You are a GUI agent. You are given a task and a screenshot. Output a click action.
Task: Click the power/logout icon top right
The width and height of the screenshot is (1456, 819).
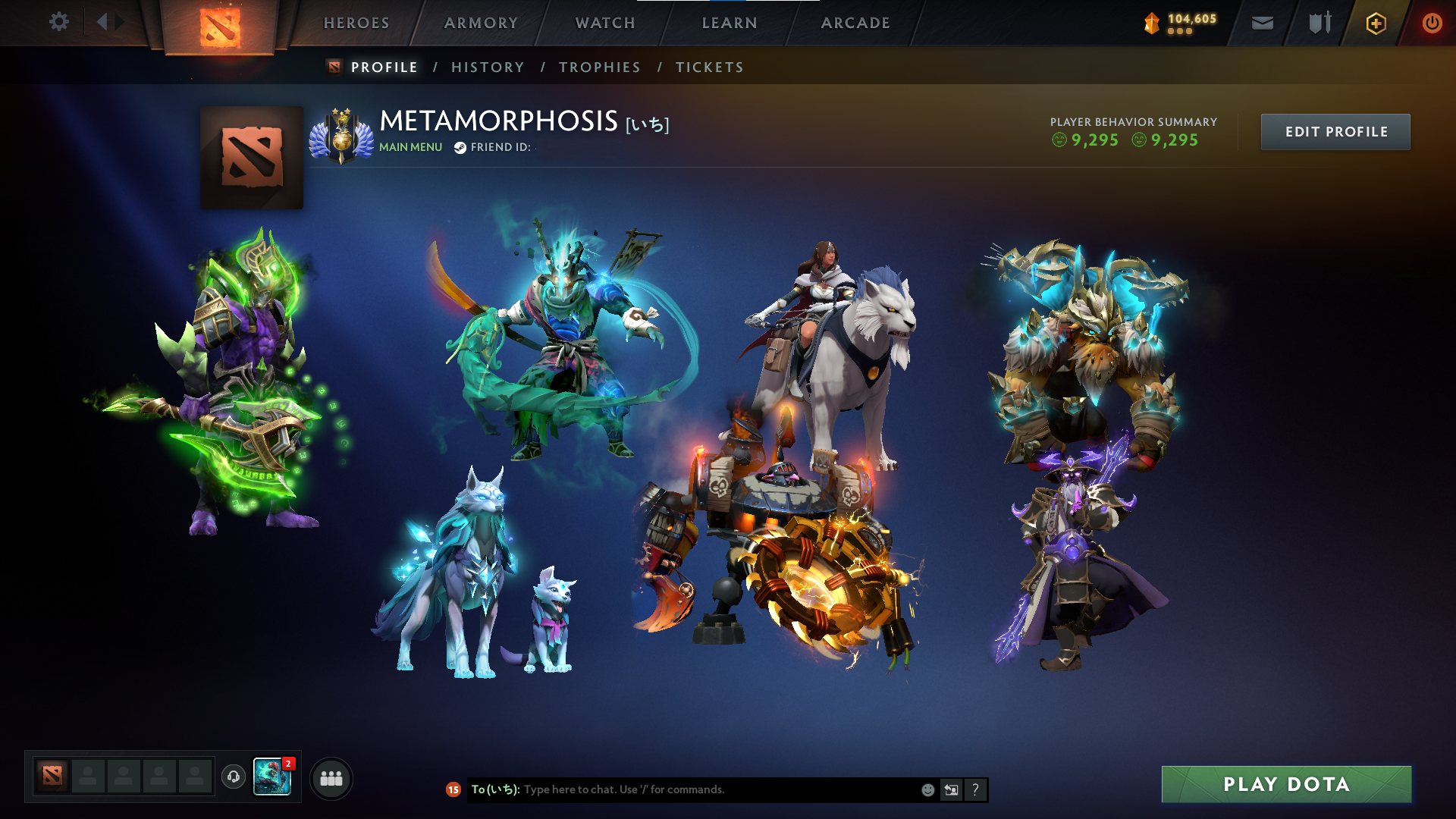pos(1432,23)
